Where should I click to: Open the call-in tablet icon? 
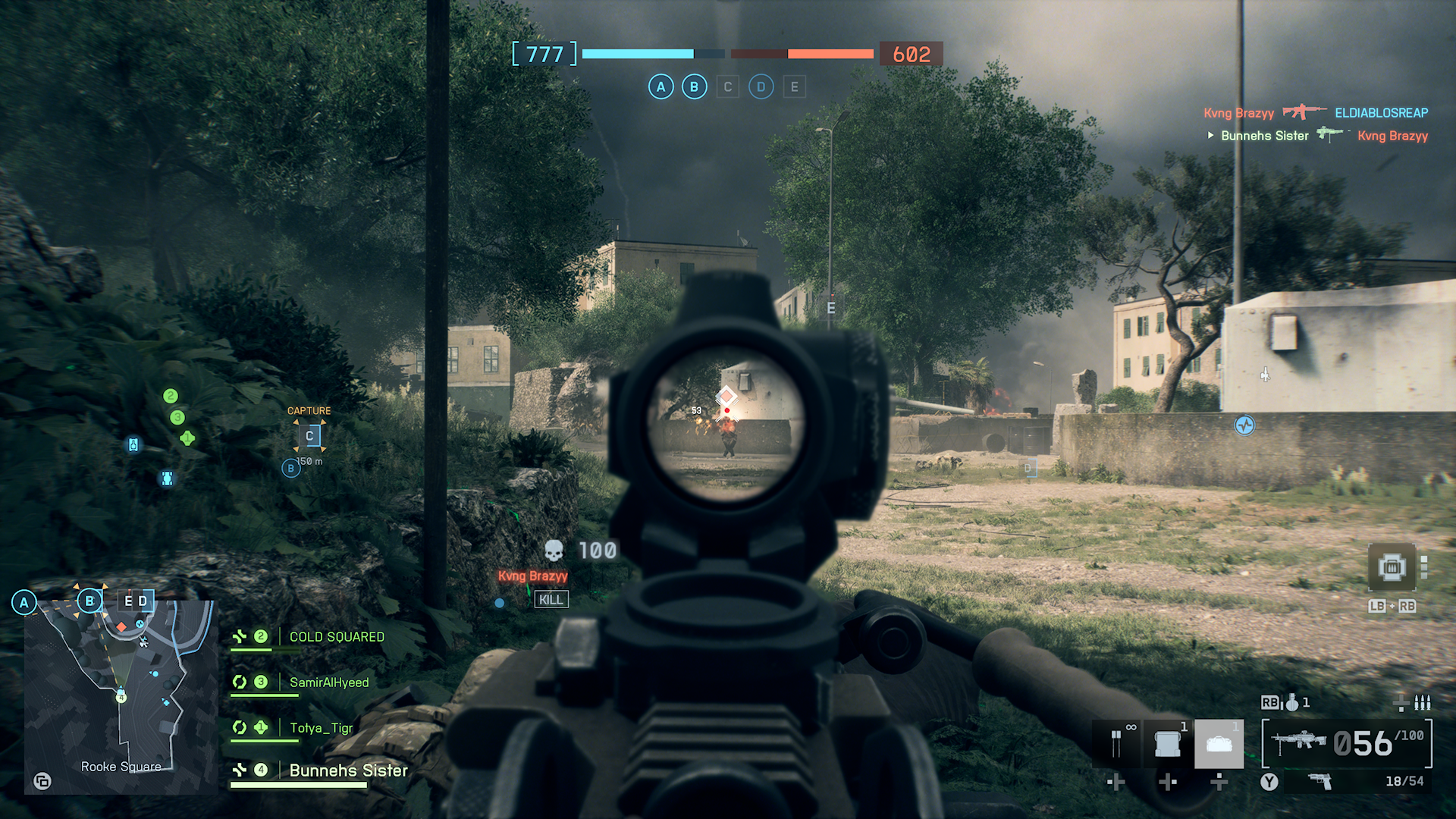click(x=1392, y=567)
